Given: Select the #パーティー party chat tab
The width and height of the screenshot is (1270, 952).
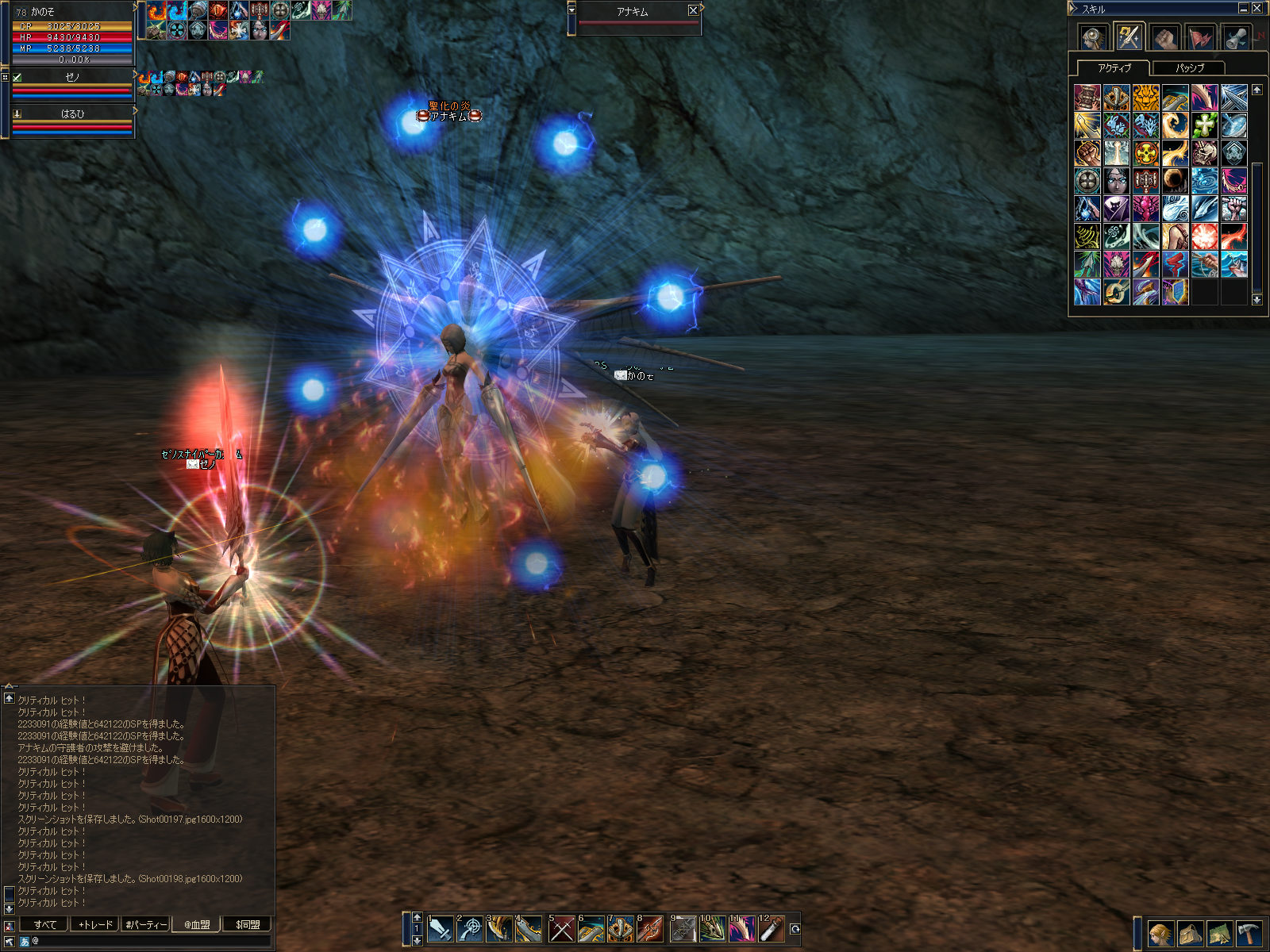Looking at the screenshot, I should point(146,924).
